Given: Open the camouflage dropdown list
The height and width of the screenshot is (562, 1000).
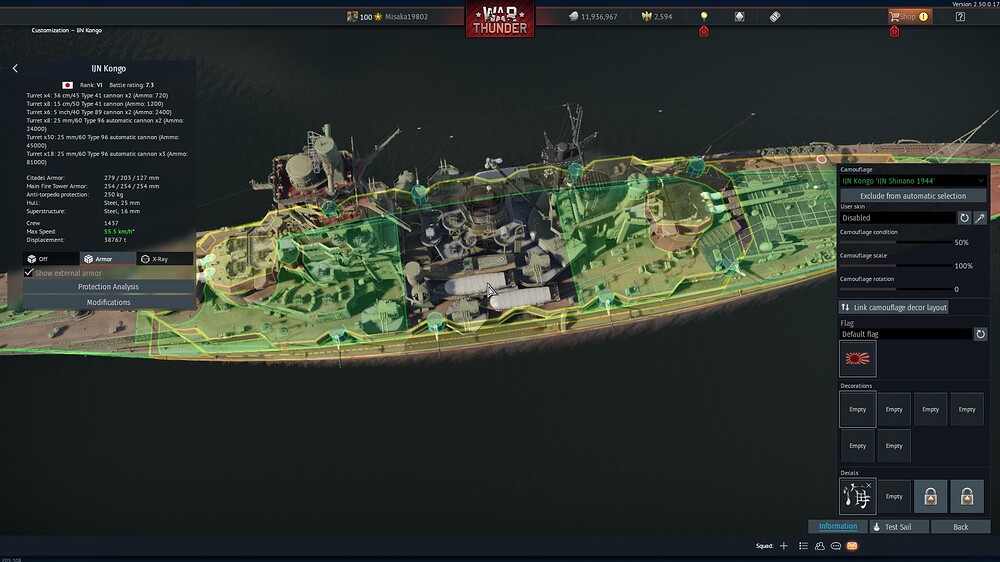Looking at the screenshot, I should 912,181.
